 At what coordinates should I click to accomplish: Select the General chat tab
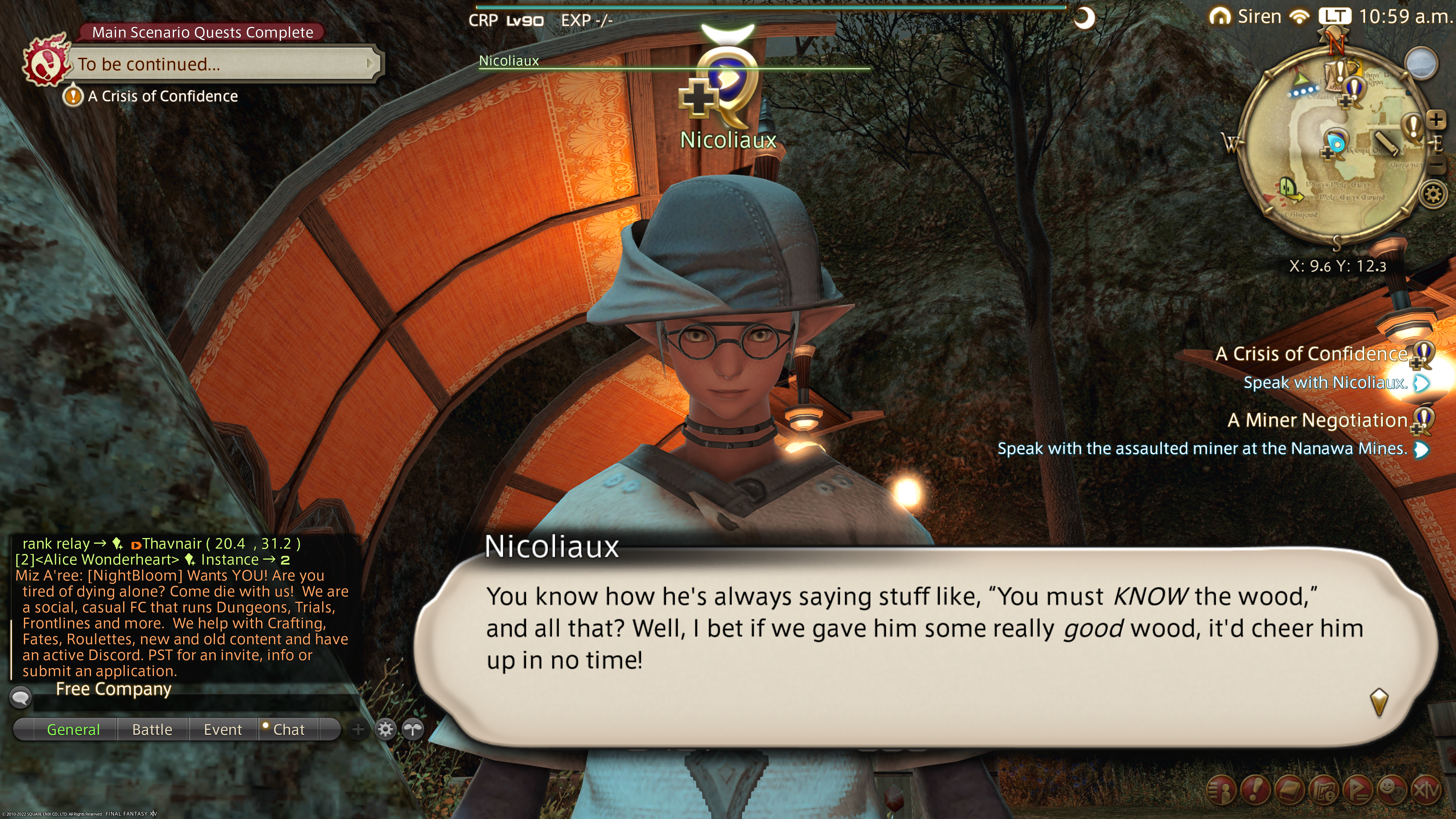pyautogui.click(x=74, y=729)
